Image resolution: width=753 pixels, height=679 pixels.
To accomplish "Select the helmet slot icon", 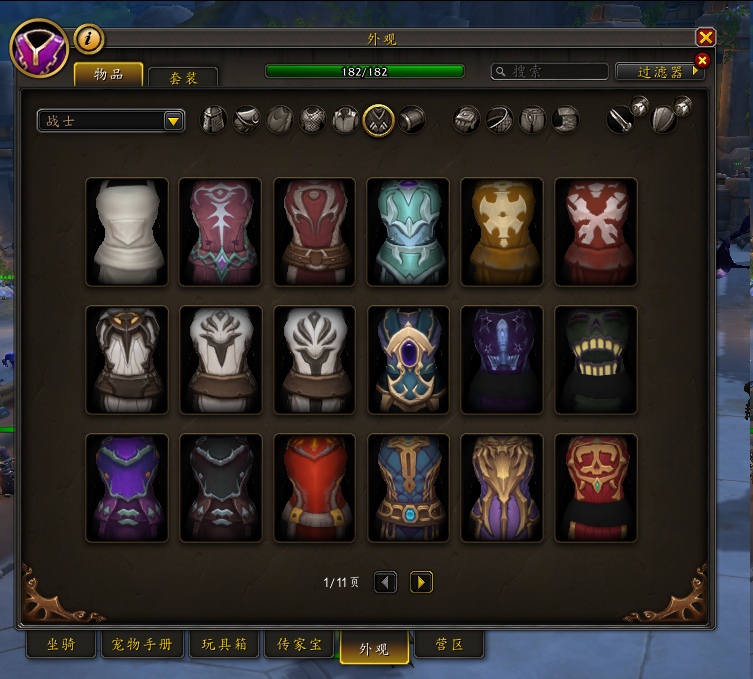I will coord(214,120).
